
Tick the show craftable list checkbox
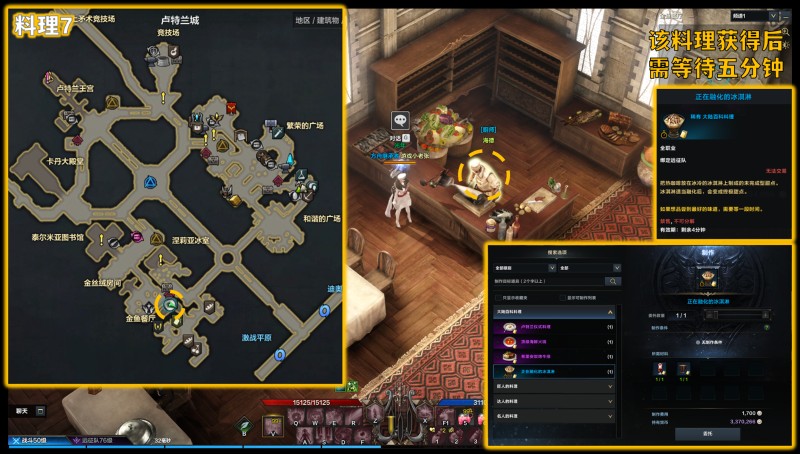pyautogui.click(x=565, y=297)
